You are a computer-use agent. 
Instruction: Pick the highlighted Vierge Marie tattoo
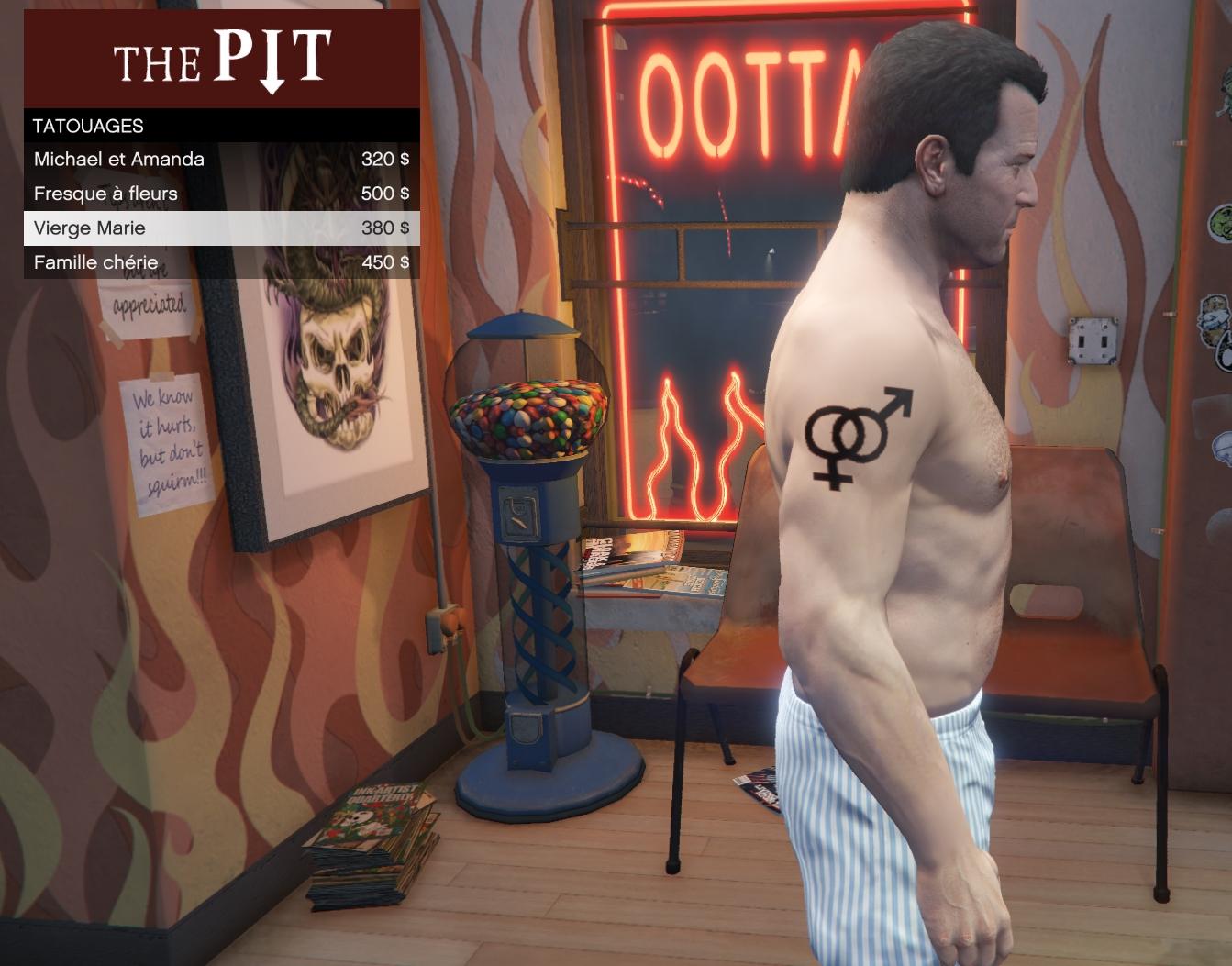click(221, 228)
